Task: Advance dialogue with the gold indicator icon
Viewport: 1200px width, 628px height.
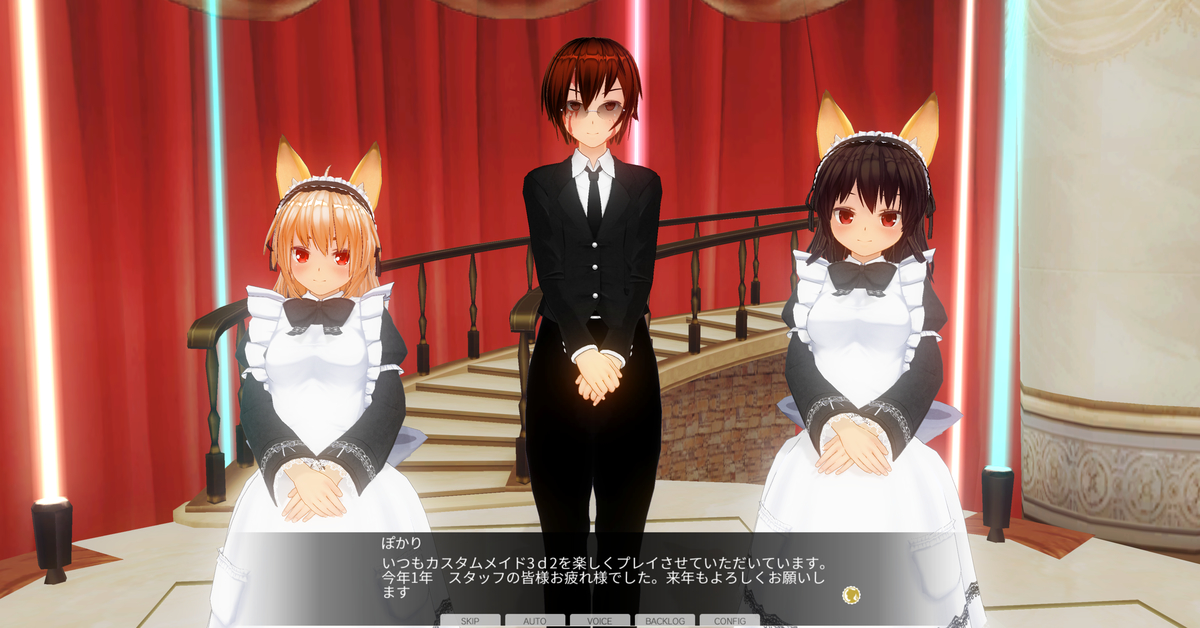Action: [851, 594]
